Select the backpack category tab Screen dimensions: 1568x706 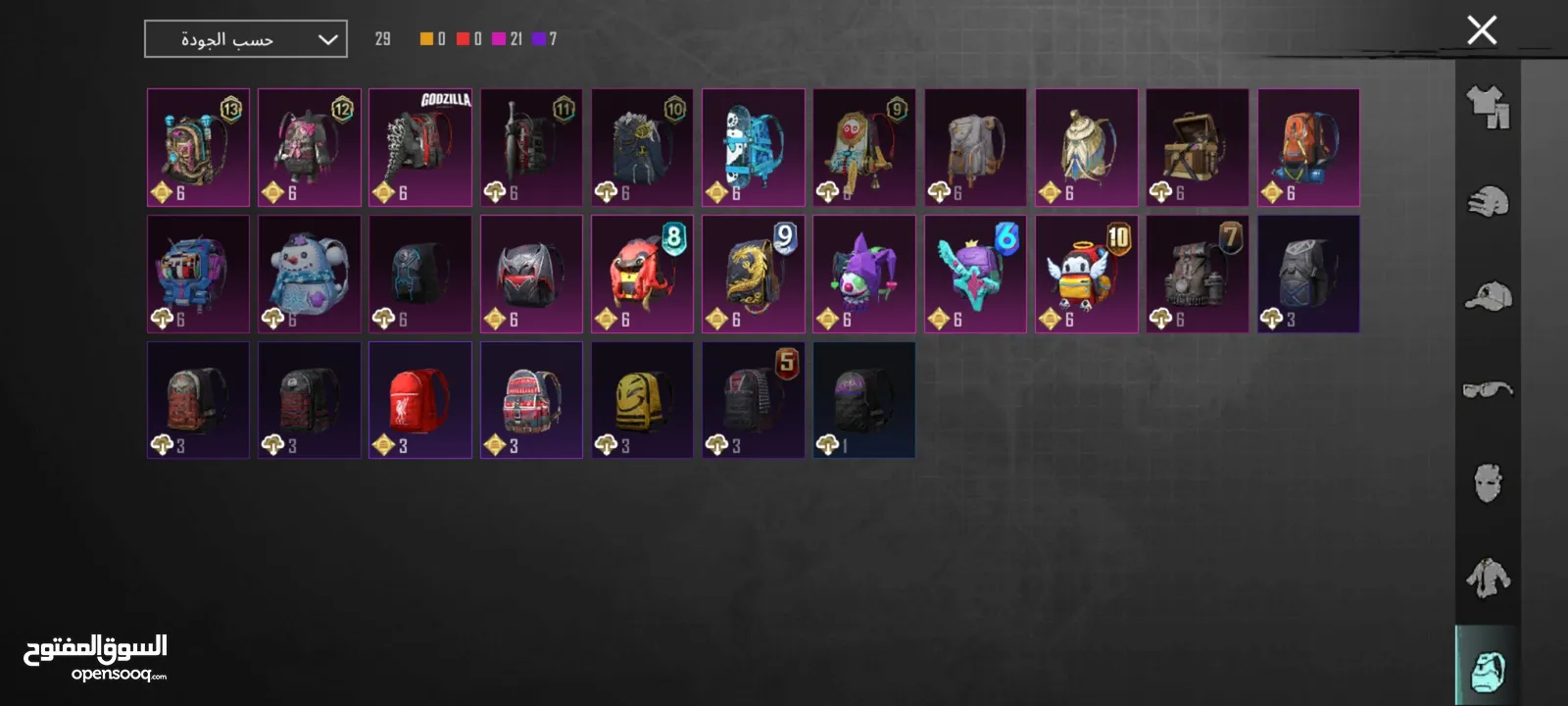coord(1488,669)
